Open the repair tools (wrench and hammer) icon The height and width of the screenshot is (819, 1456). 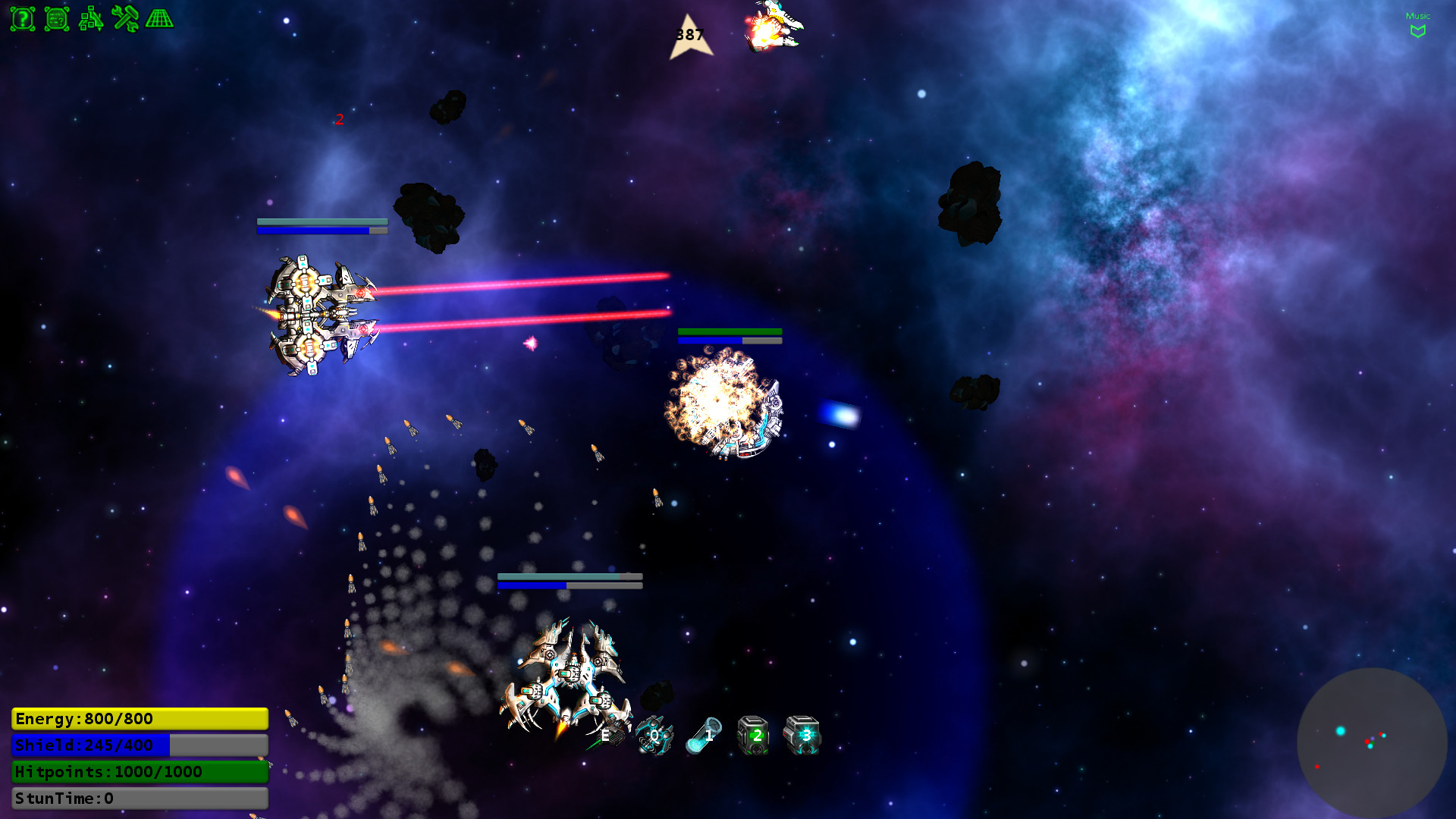pos(126,19)
